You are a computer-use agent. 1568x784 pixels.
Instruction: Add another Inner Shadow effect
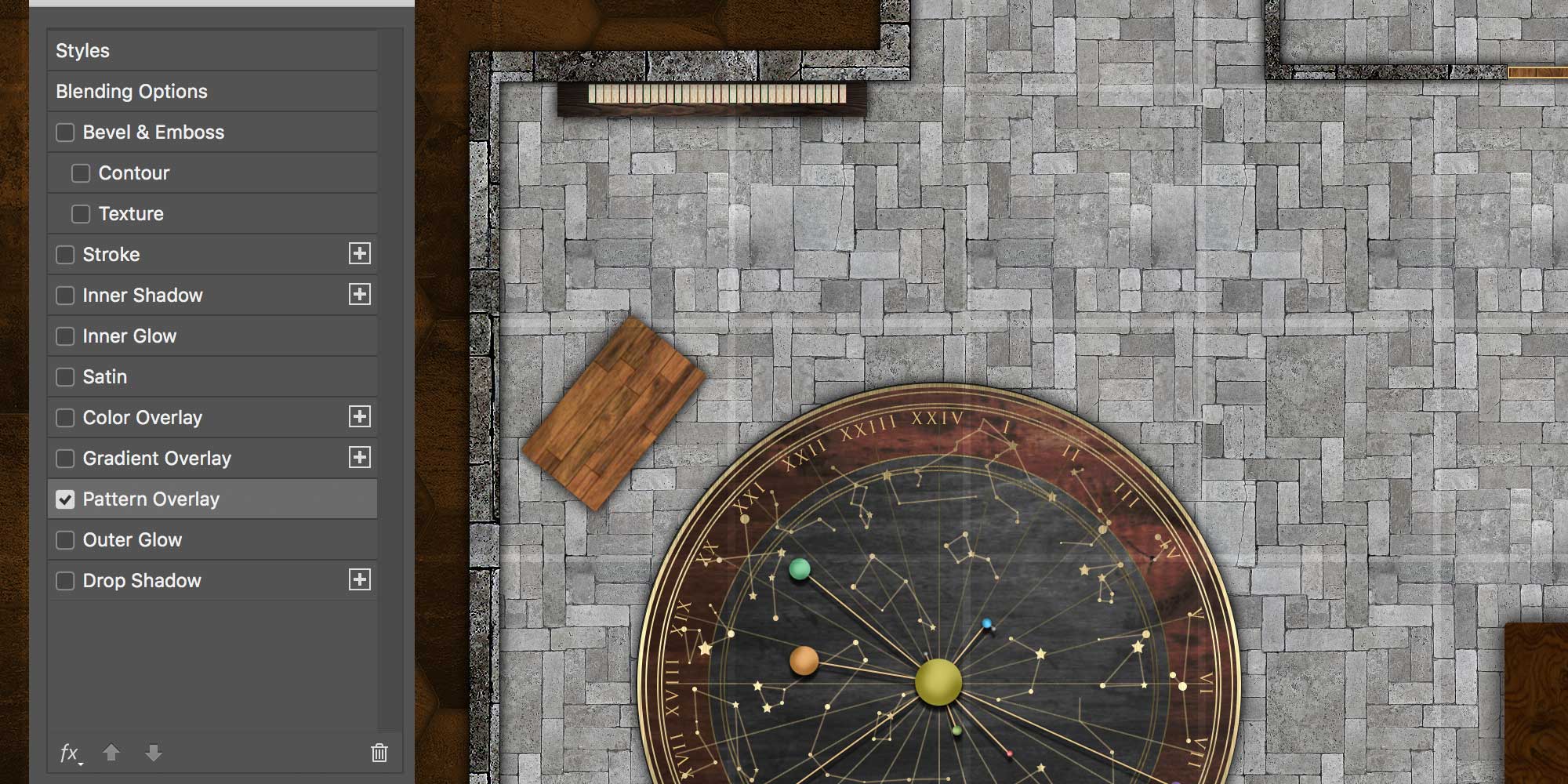click(360, 295)
